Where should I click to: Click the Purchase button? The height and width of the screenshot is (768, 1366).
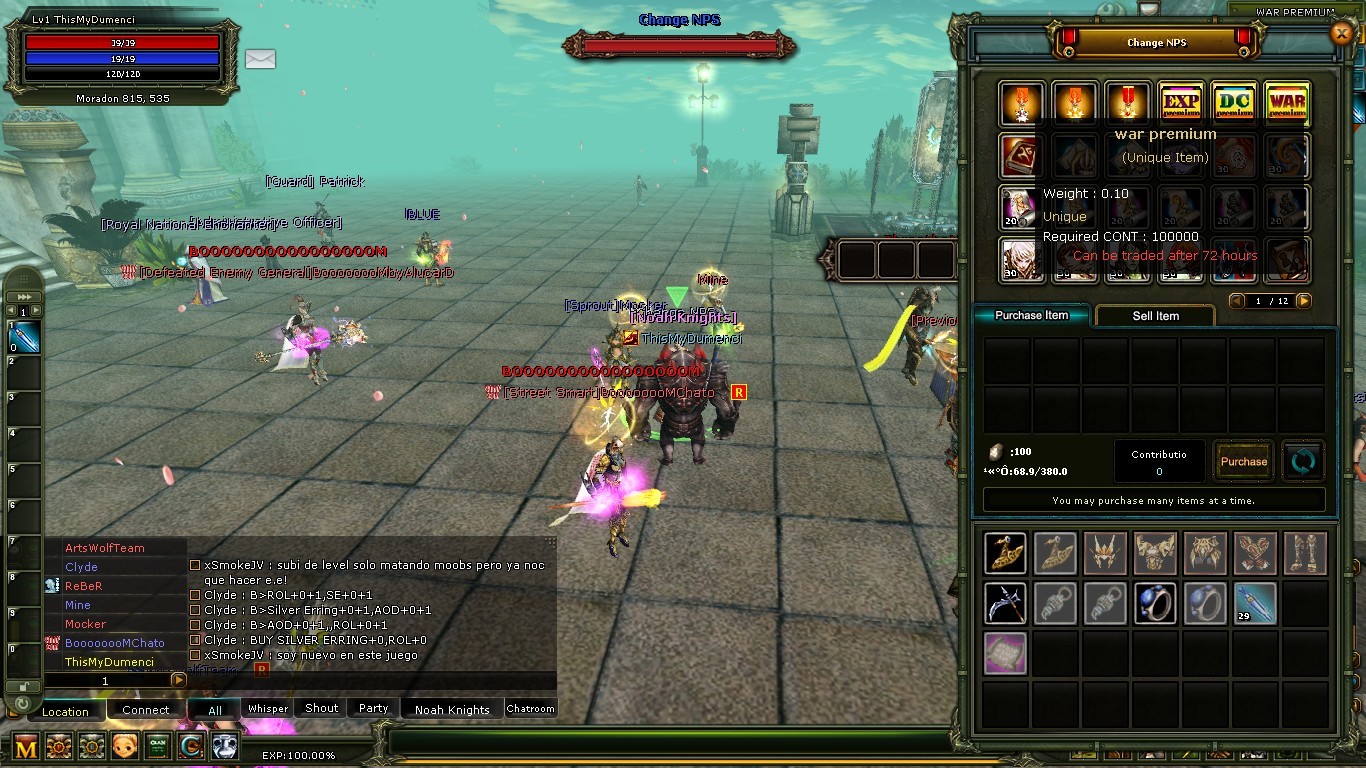(1244, 461)
